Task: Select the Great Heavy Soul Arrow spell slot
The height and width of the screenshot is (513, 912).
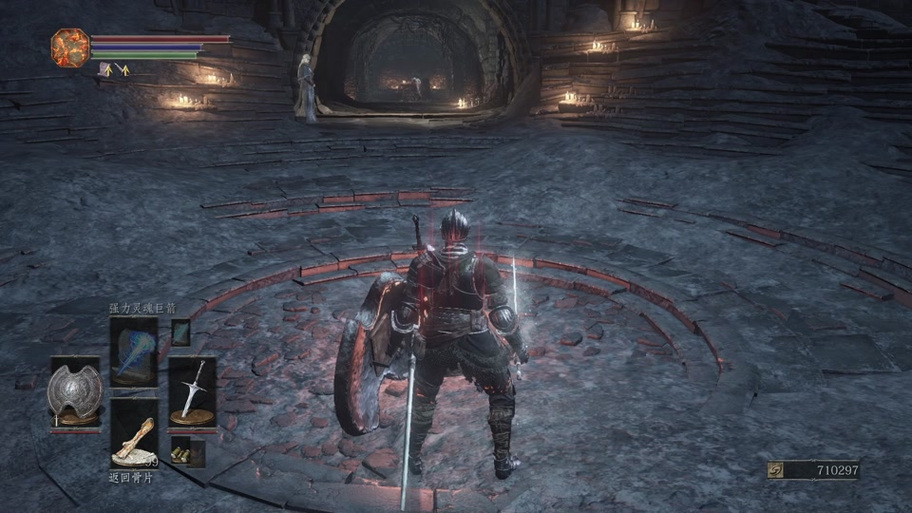Action: click(133, 351)
